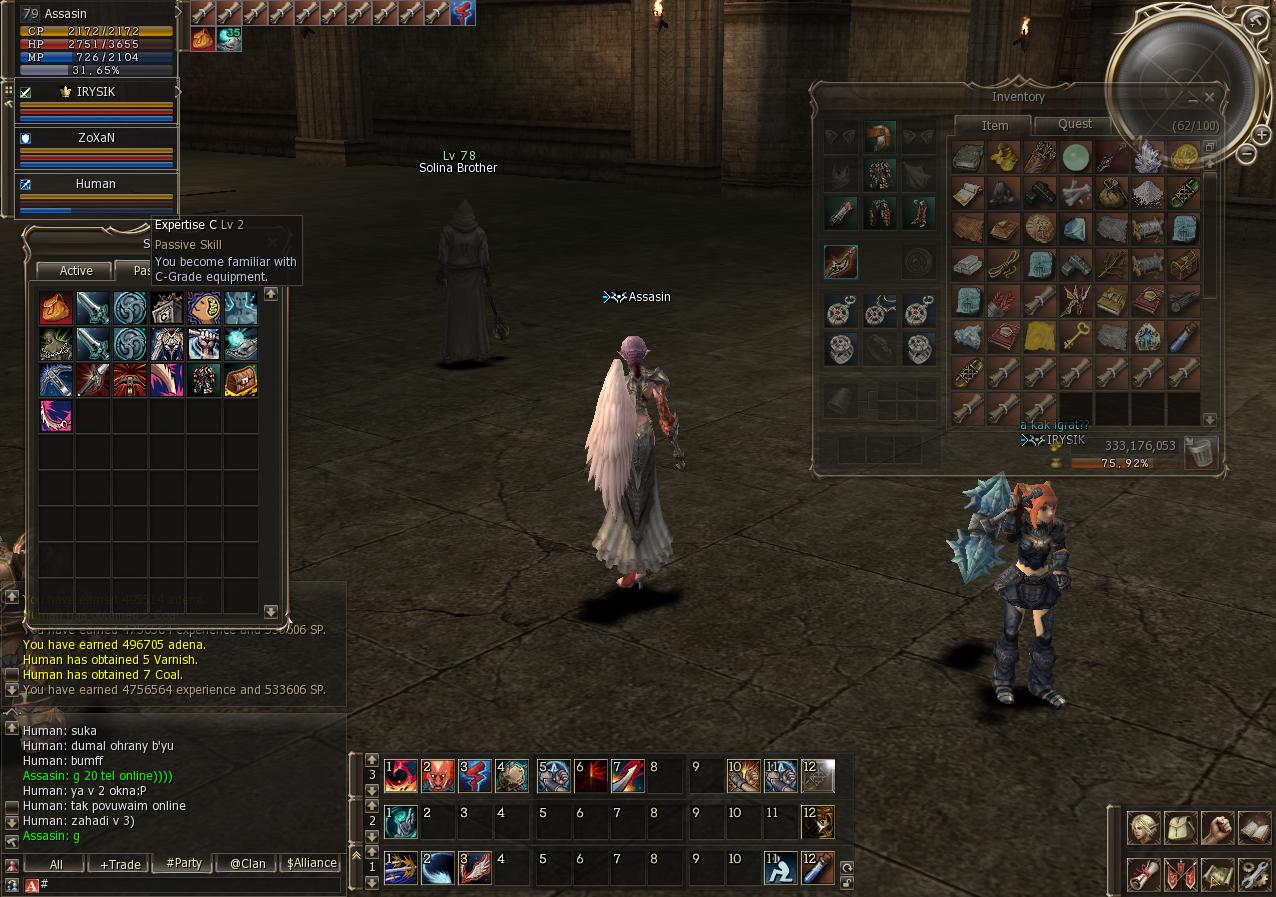
Task: Select the equipped bow weapon slot
Action: tap(841, 262)
